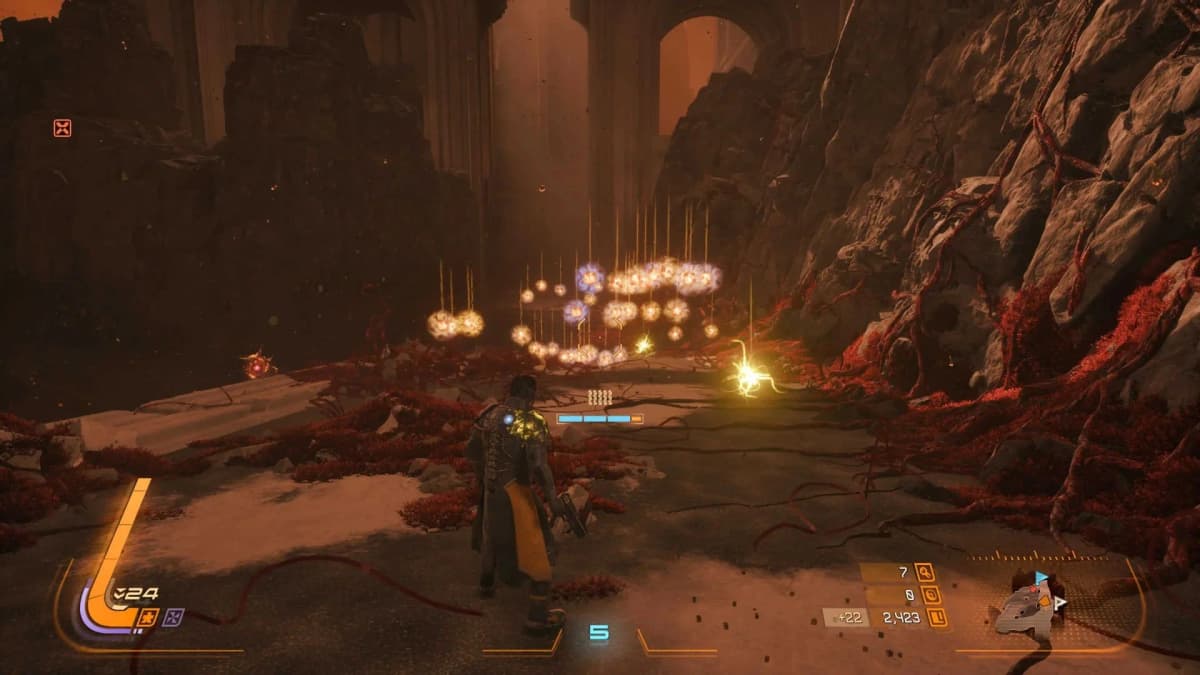Click the red objective marker icon
This screenshot has width=1200, height=675.
point(62,128)
